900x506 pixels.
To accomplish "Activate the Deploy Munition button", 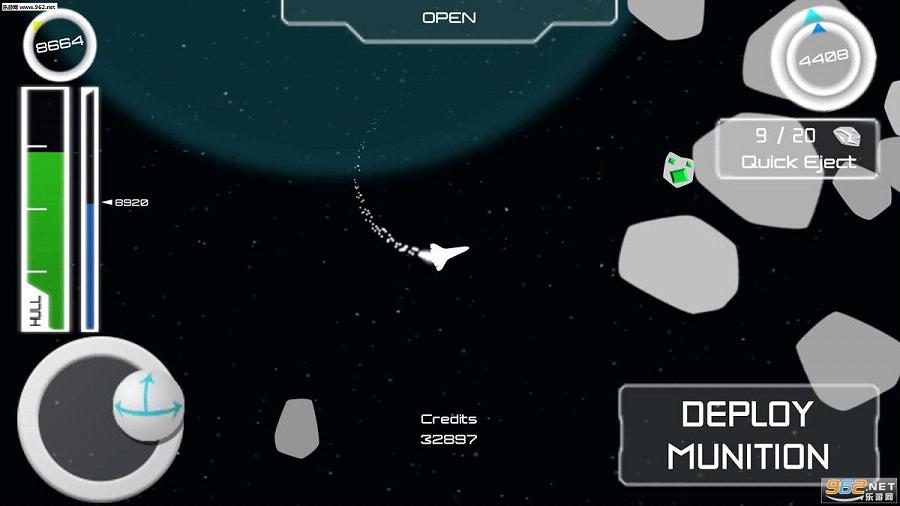I will coord(749,435).
